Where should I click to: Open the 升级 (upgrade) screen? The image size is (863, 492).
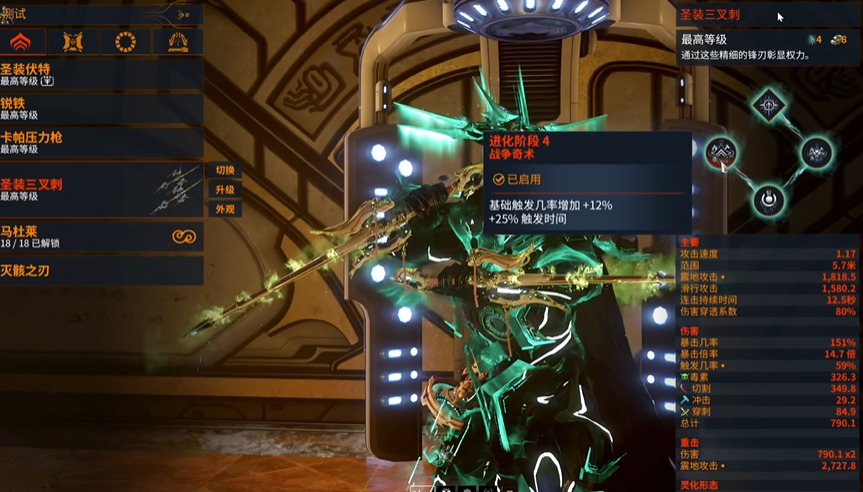click(x=223, y=190)
